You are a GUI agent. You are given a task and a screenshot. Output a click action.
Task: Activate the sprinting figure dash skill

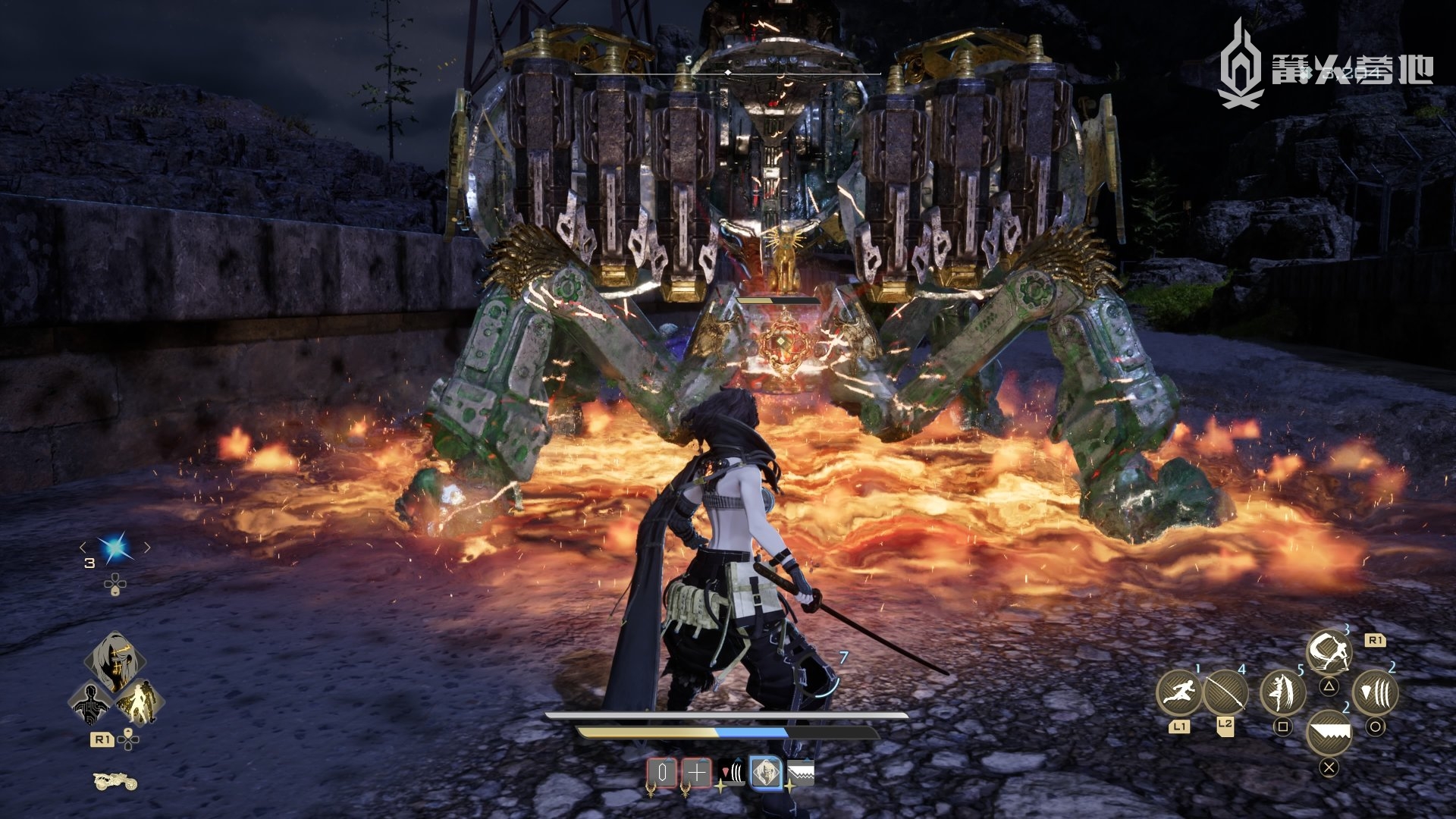pos(1178,692)
